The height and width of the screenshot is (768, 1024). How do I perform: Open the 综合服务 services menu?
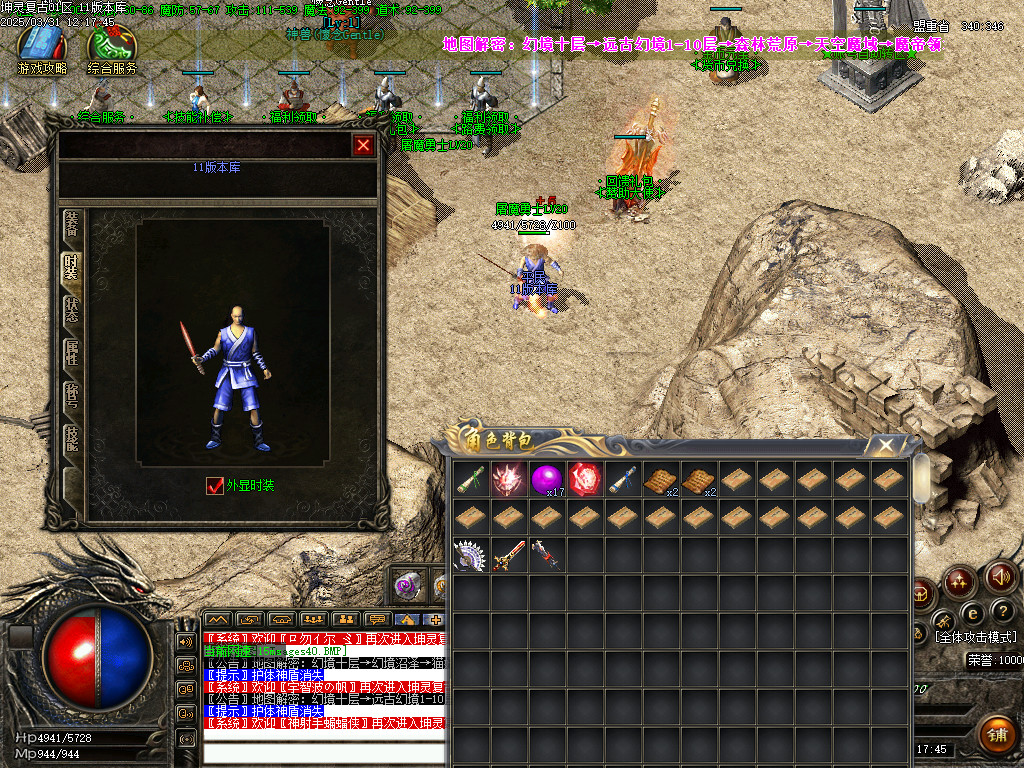(112, 50)
